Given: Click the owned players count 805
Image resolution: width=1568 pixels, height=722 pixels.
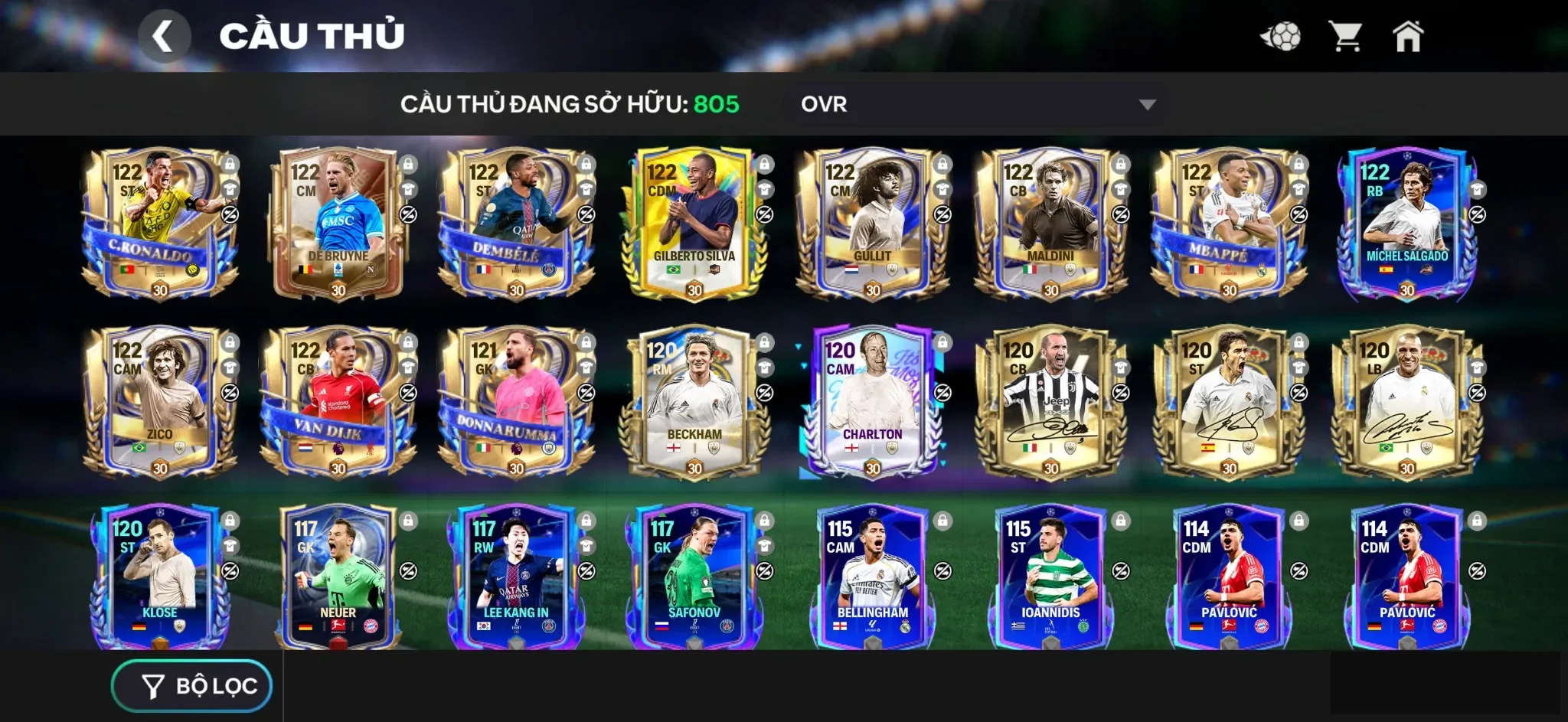Looking at the screenshot, I should pos(717,105).
